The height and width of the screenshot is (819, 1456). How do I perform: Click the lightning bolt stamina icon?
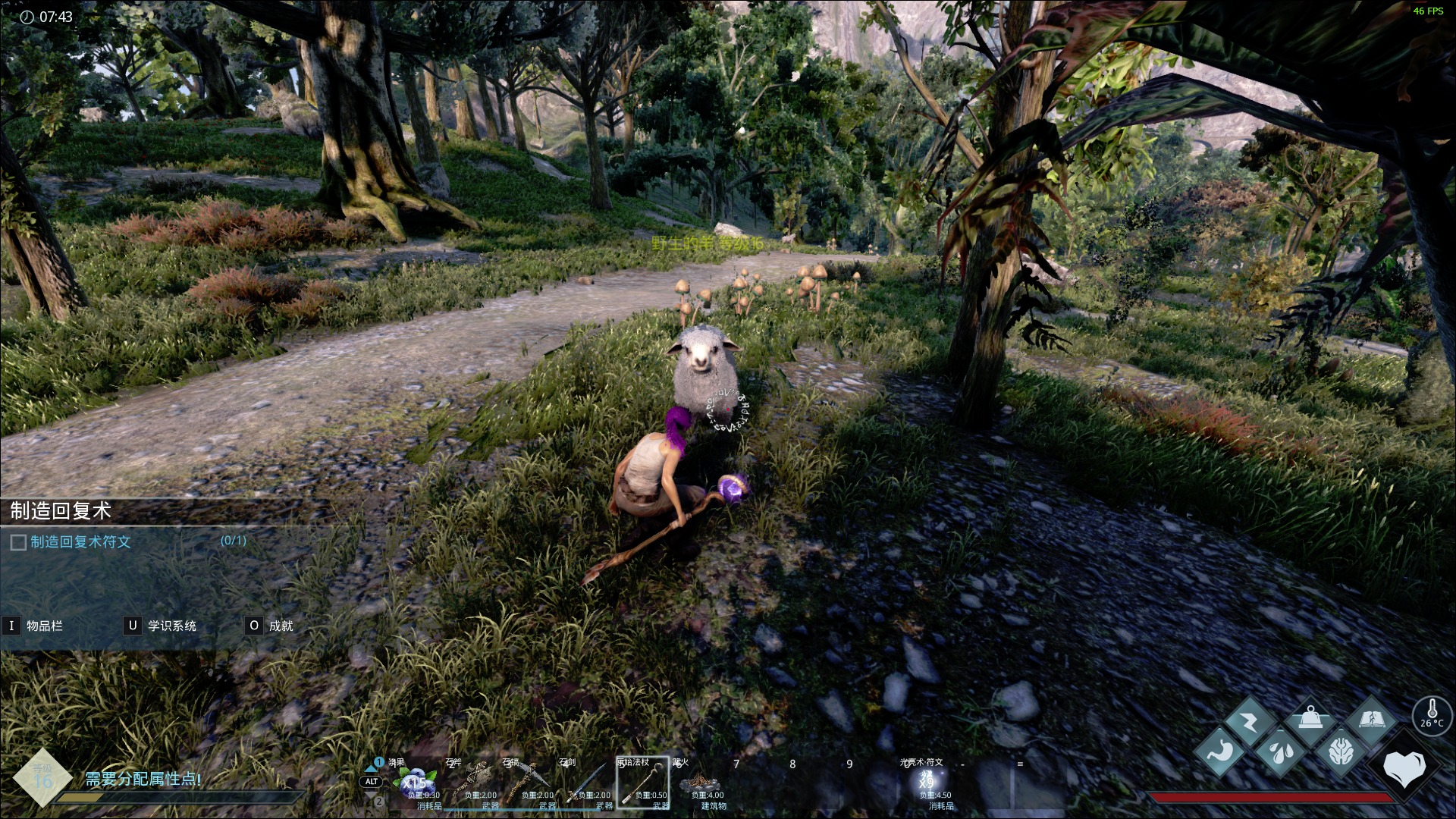coord(1250,720)
